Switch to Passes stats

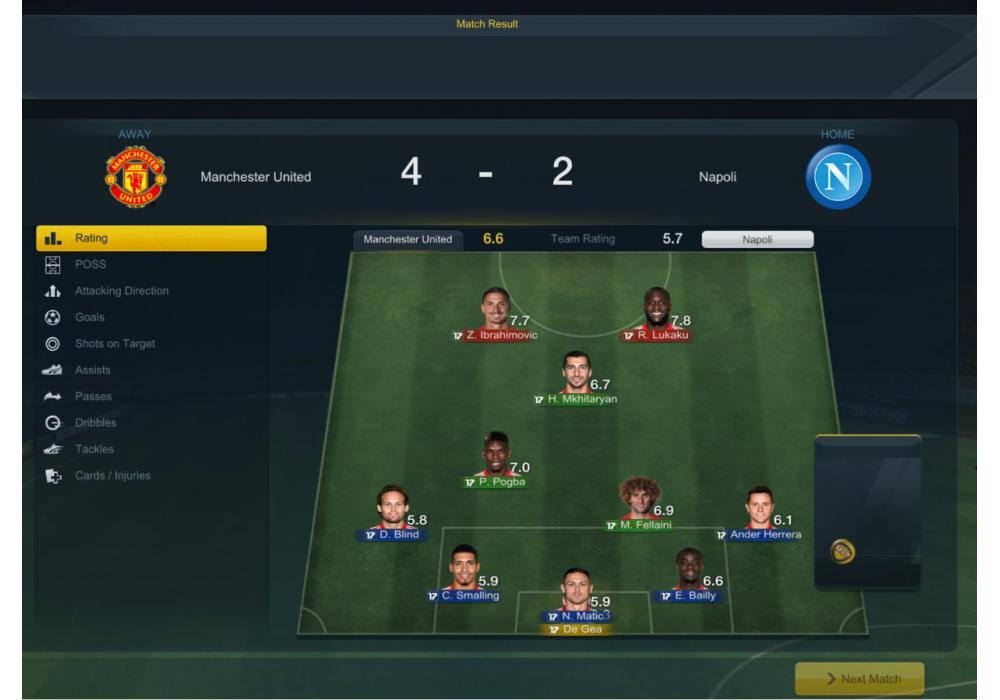coord(93,396)
